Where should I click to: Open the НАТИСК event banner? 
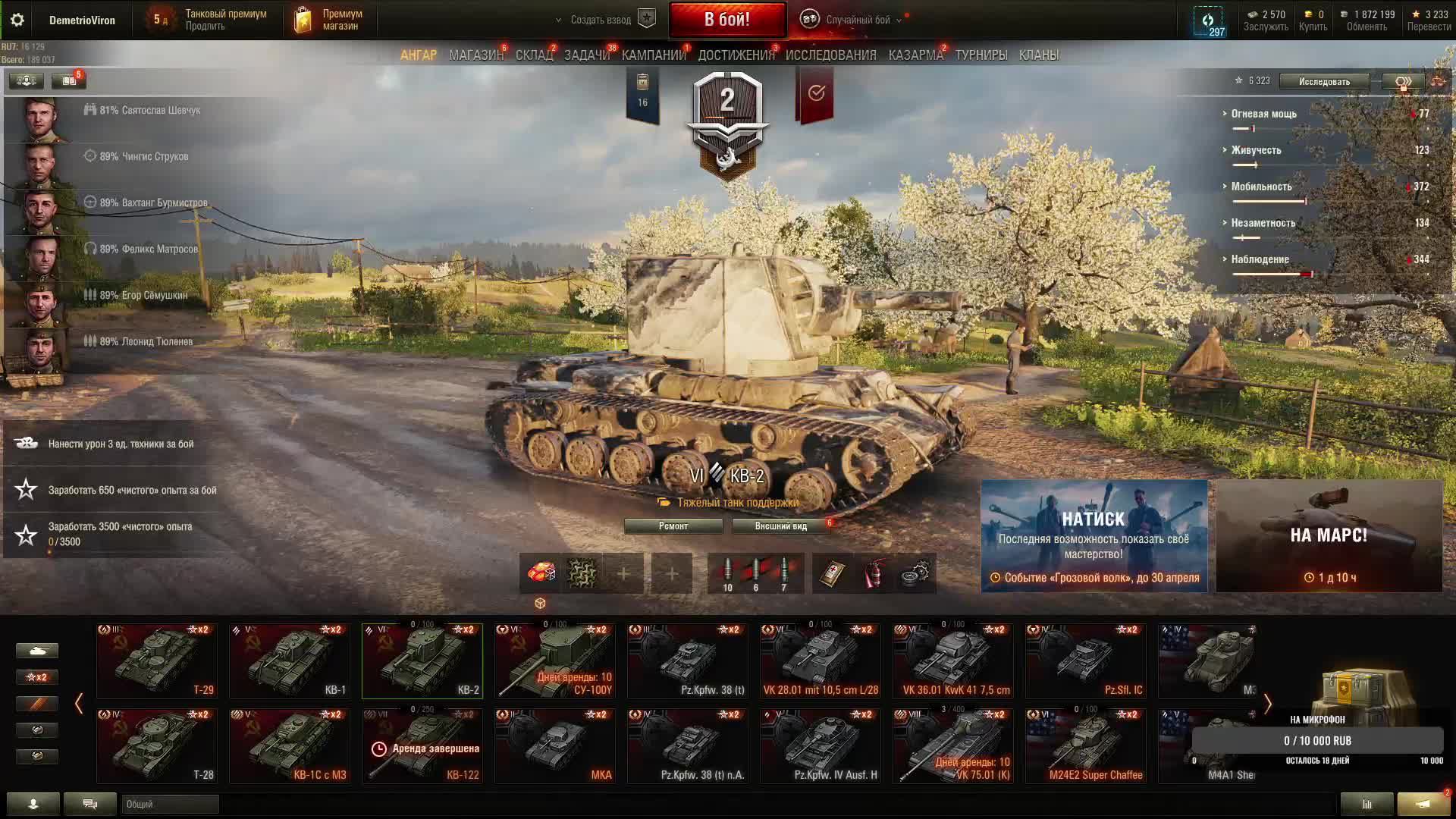point(1094,535)
